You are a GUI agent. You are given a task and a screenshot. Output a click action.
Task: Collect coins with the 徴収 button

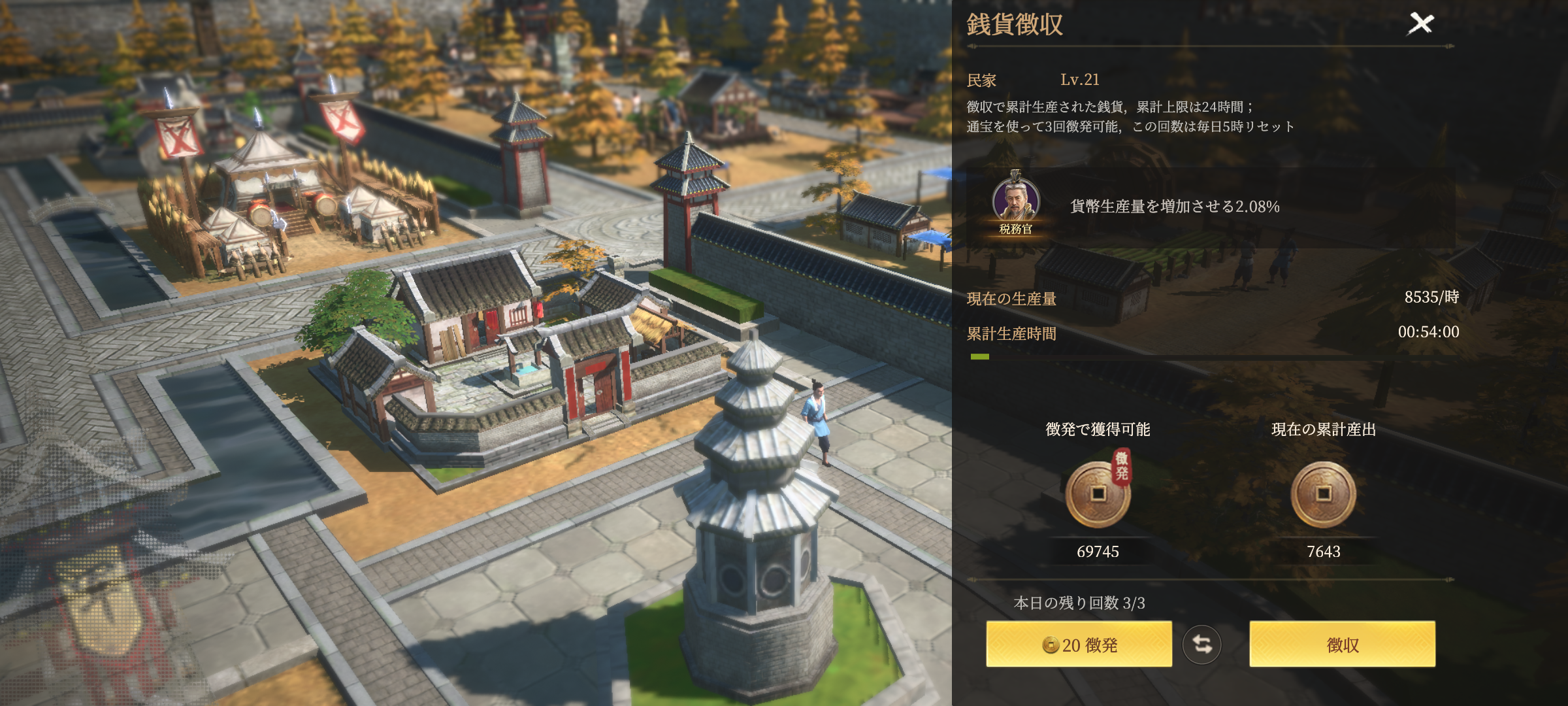(x=1342, y=645)
